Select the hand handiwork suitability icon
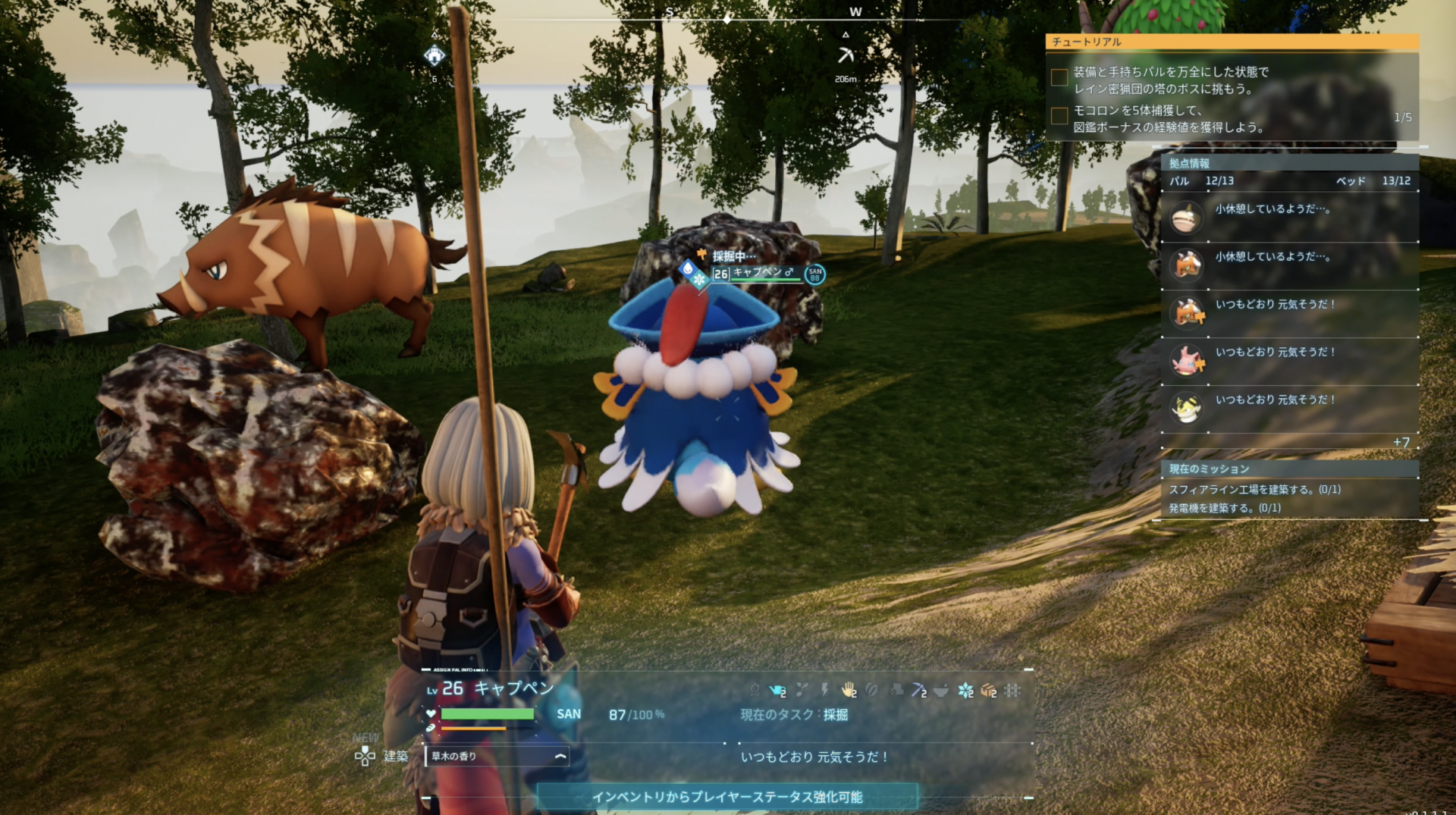The image size is (1456, 815). click(849, 690)
